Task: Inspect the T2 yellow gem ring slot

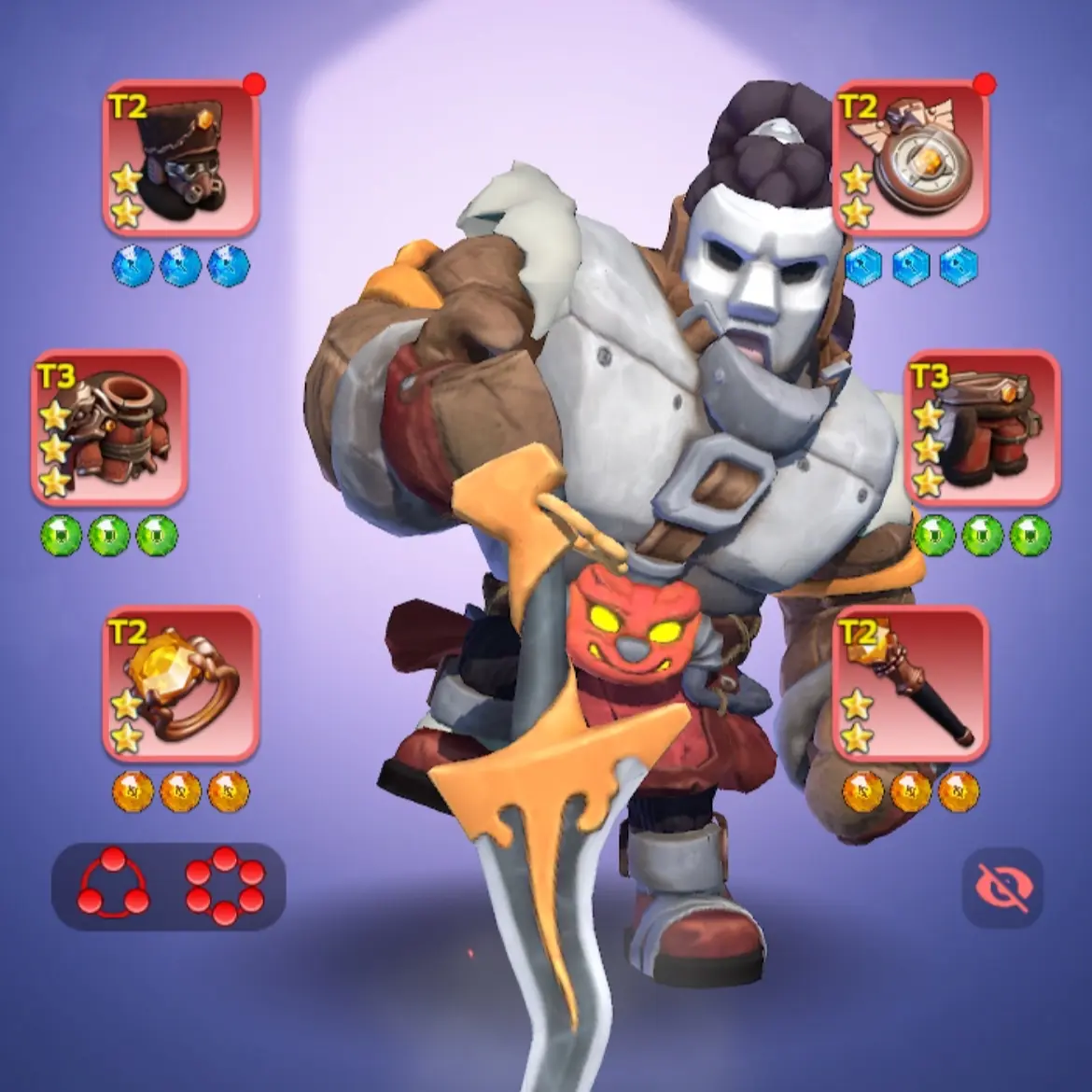Action: (x=181, y=685)
